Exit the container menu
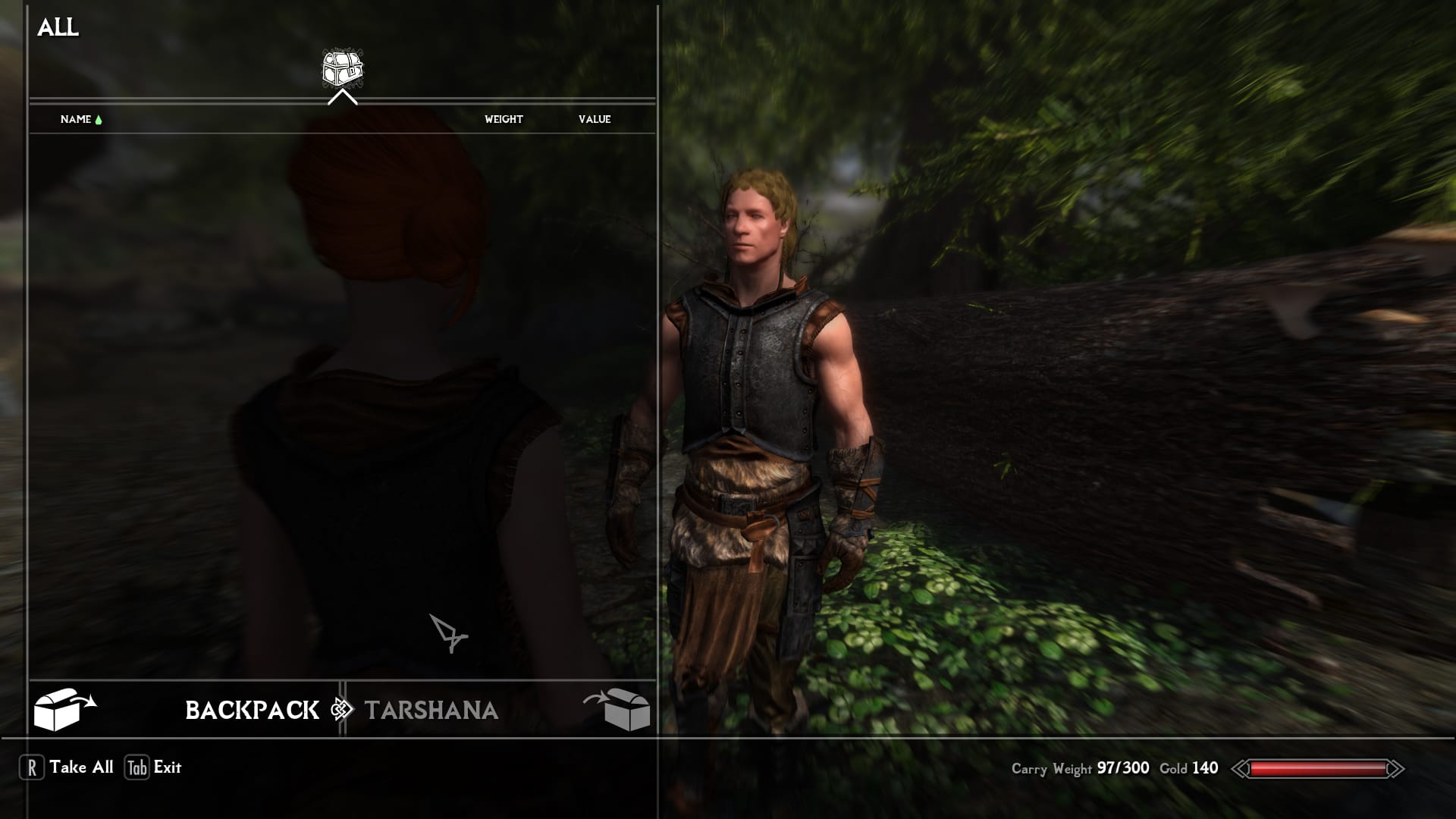The width and height of the screenshot is (1456, 819). [154, 767]
